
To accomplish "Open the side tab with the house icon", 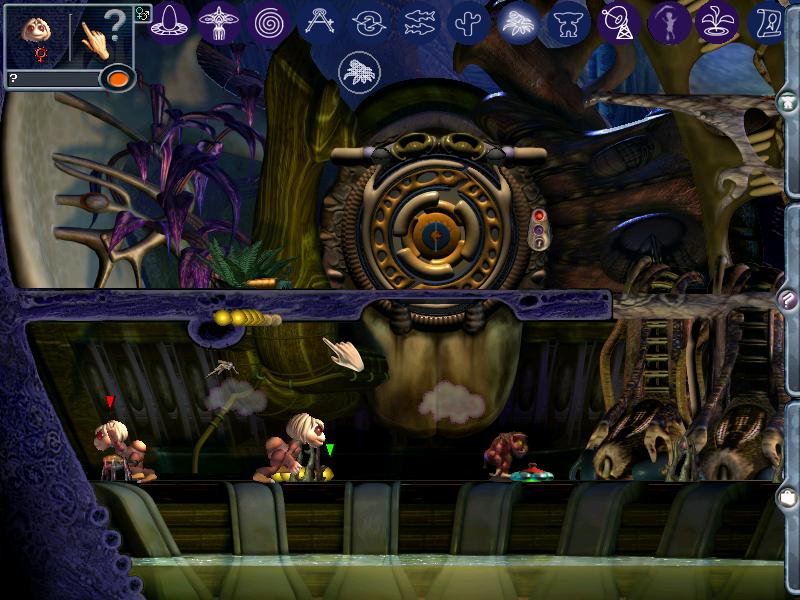I will coord(789,101).
